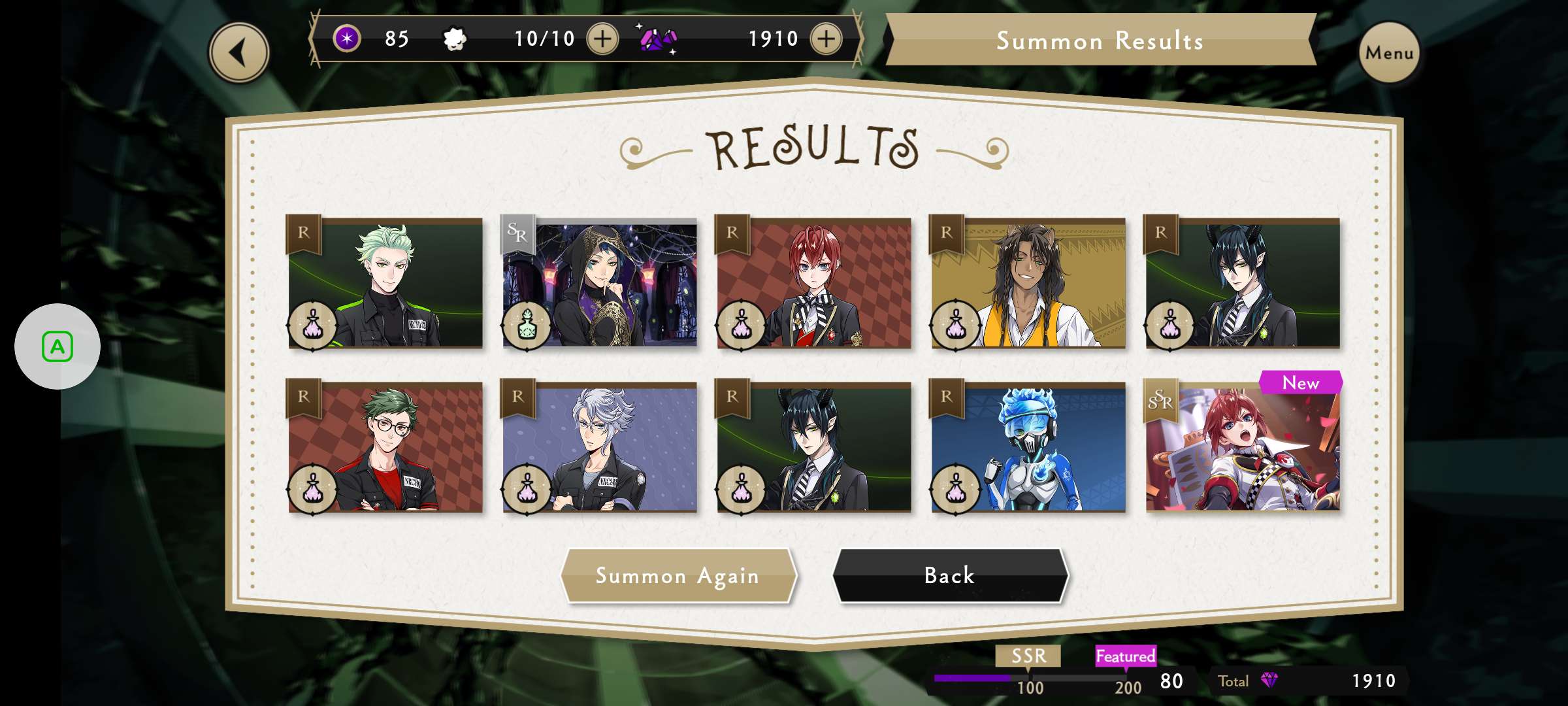The height and width of the screenshot is (706, 1568).
Task: Select the SR hooded character card
Action: pyautogui.click(x=600, y=284)
